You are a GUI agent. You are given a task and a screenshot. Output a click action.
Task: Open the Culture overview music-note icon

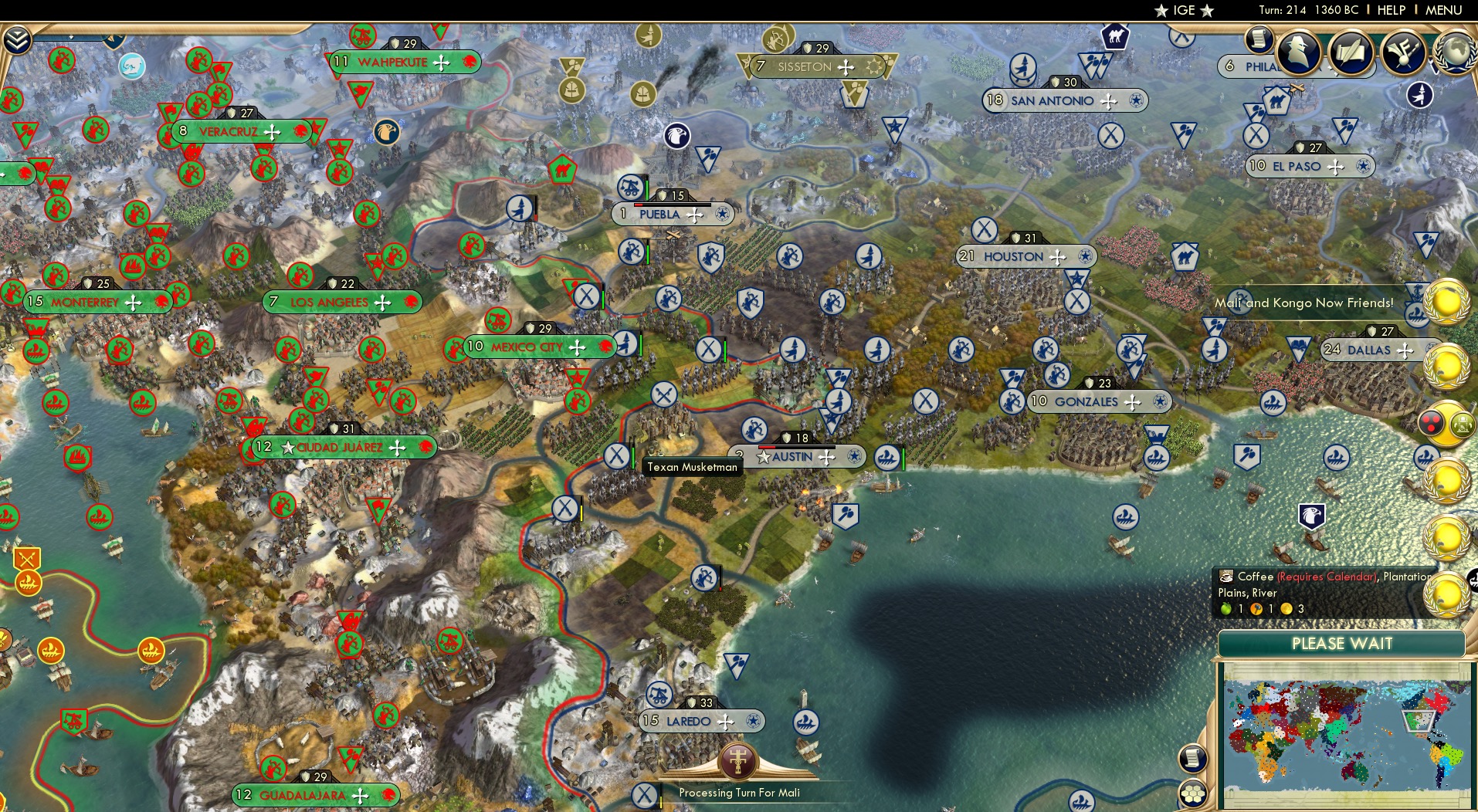pos(1403,52)
